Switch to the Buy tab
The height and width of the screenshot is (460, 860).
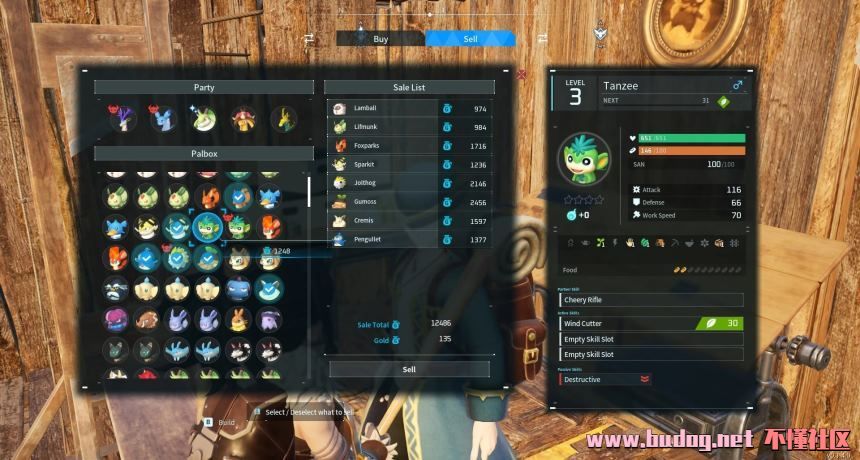380,38
